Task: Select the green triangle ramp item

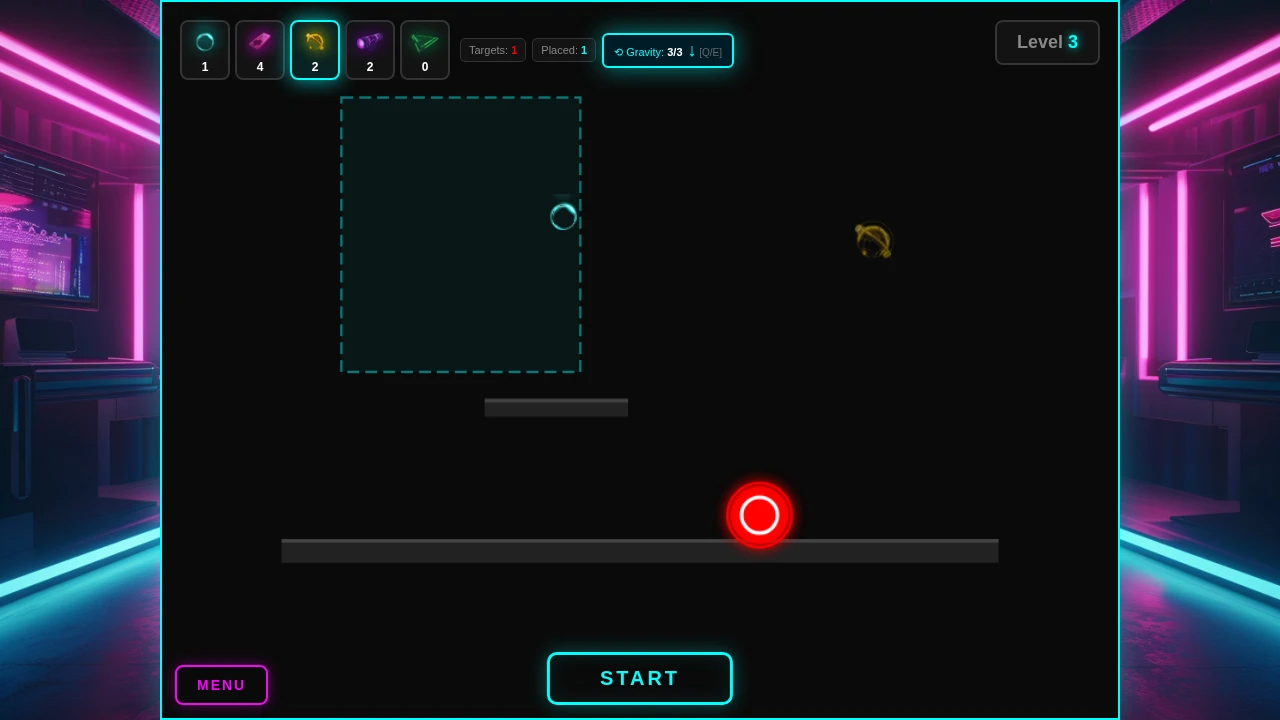Action: 425,50
